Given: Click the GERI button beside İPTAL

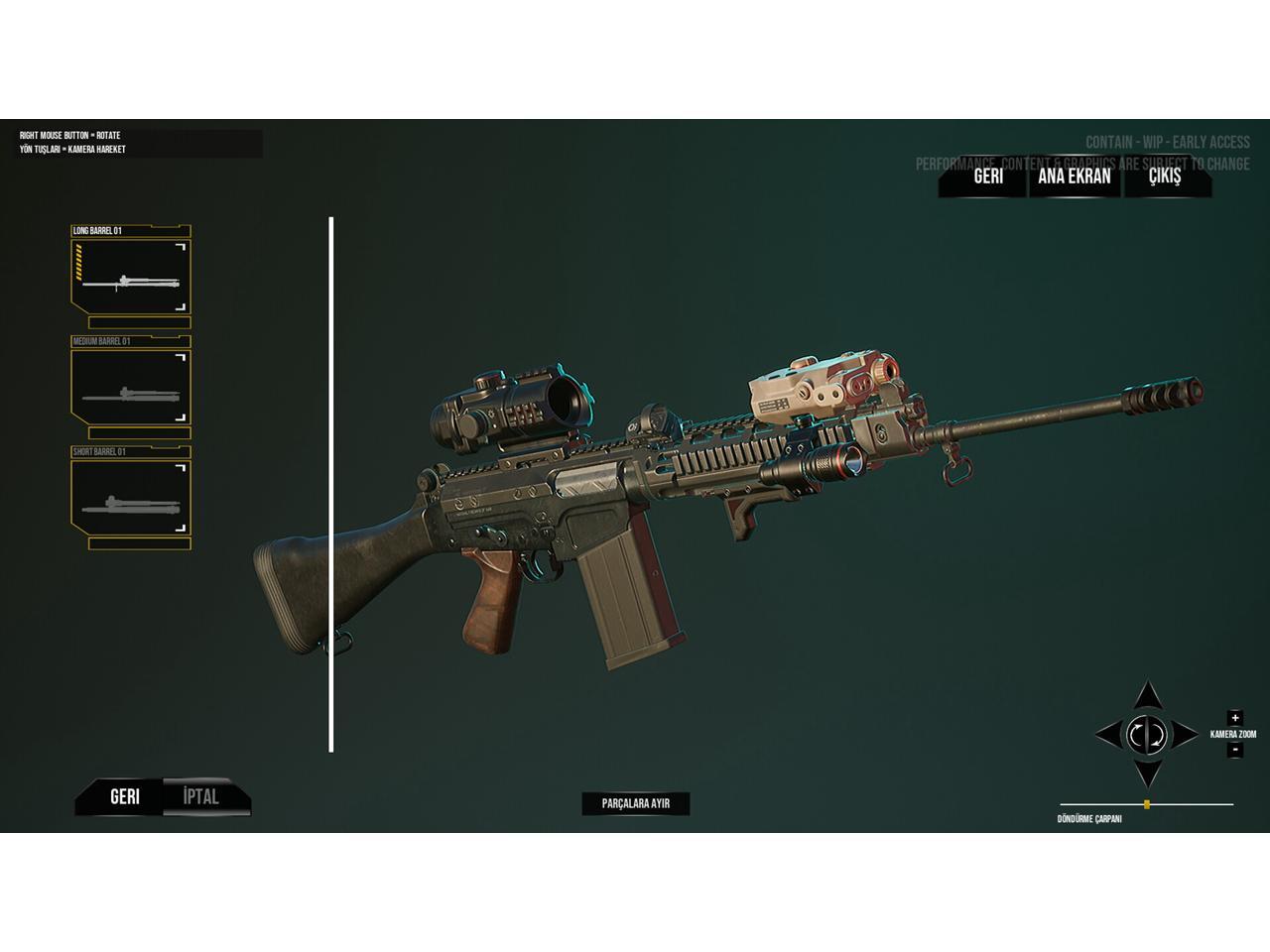Looking at the screenshot, I should tap(124, 796).
